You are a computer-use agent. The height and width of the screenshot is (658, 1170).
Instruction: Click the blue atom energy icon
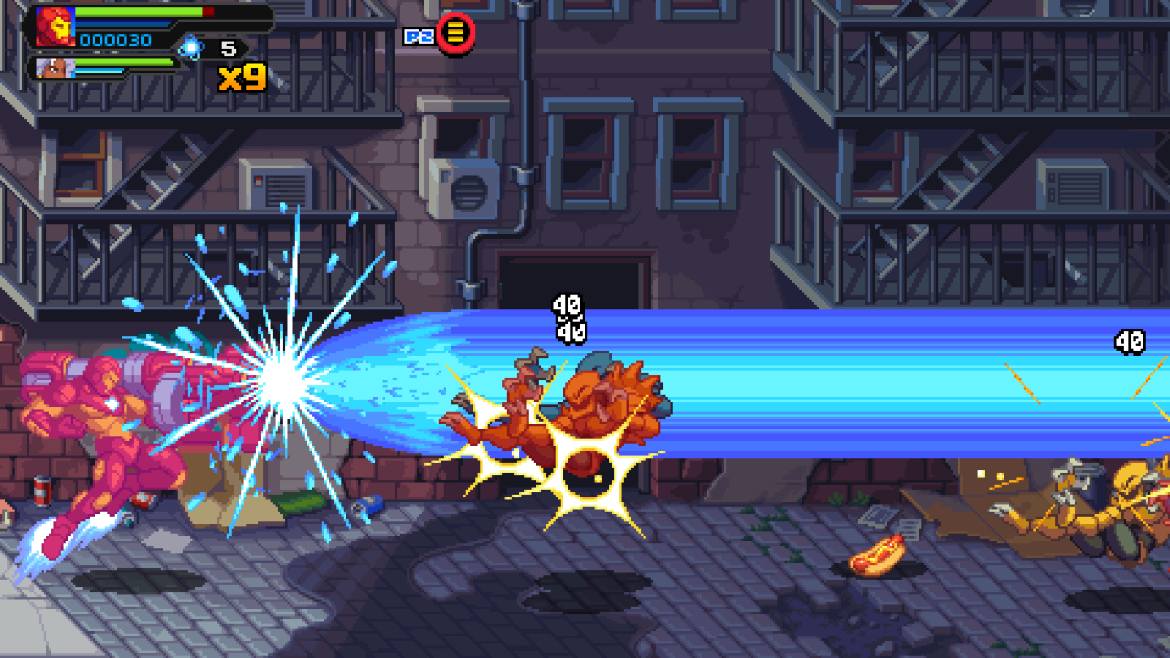190,46
